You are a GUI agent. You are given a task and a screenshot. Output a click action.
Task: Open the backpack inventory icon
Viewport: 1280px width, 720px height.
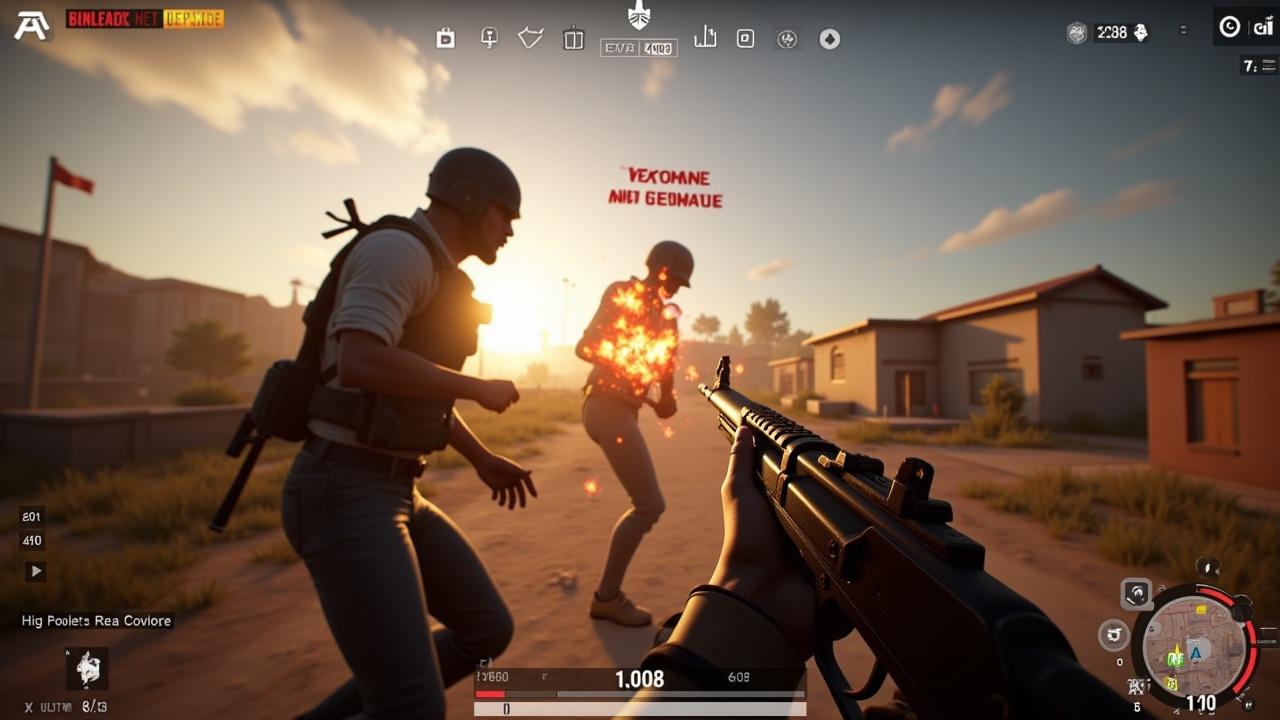click(x=574, y=38)
